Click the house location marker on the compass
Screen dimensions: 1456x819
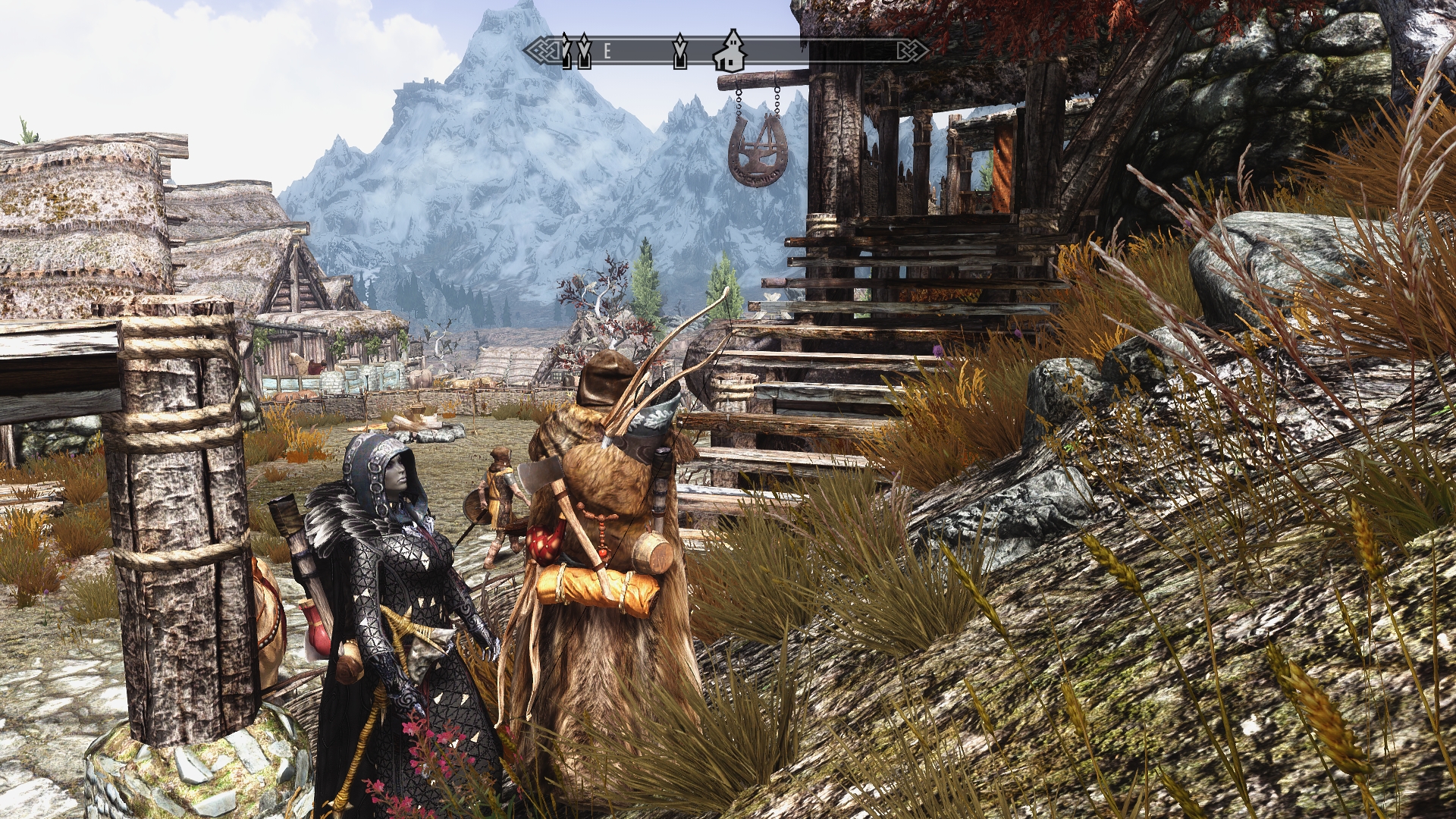731,50
